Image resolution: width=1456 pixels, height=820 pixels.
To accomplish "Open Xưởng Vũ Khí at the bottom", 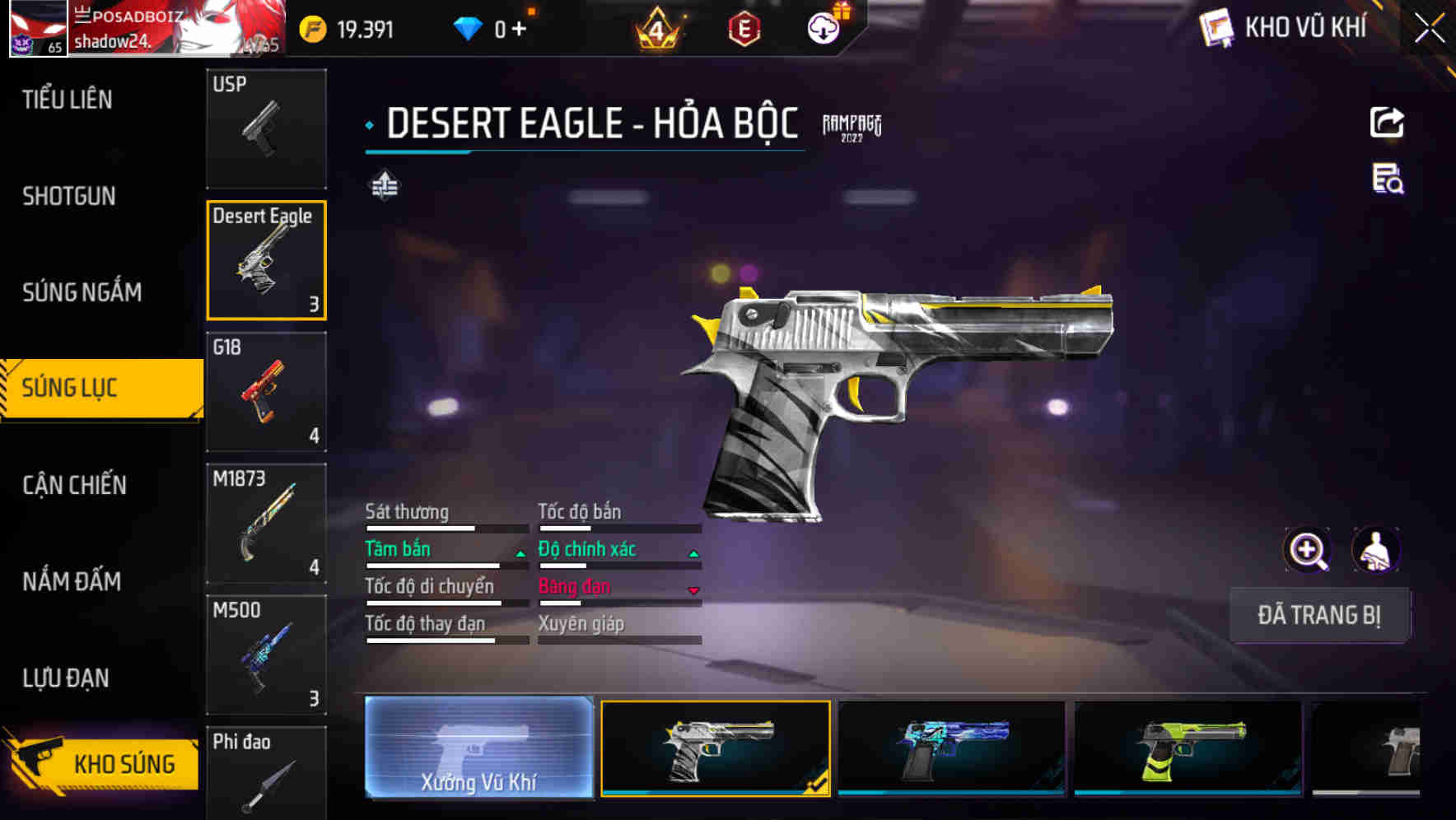I will (478, 749).
